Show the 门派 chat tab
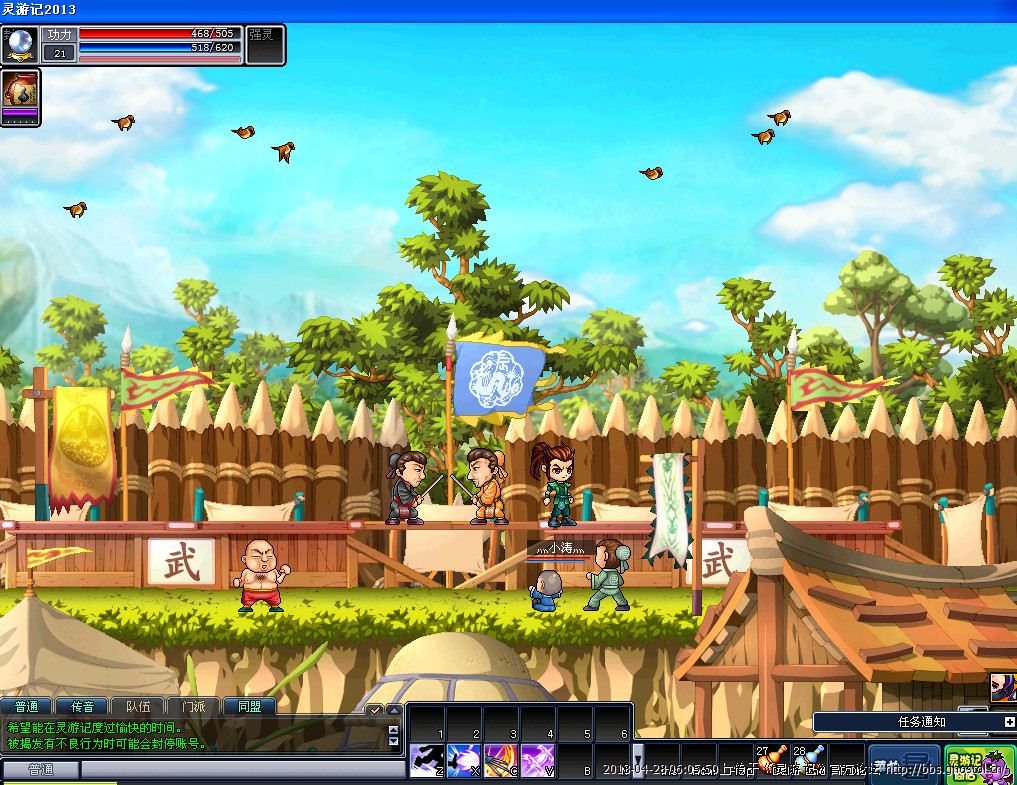The width and height of the screenshot is (1017, 785). pyautogui.click(x=193, y=706)
